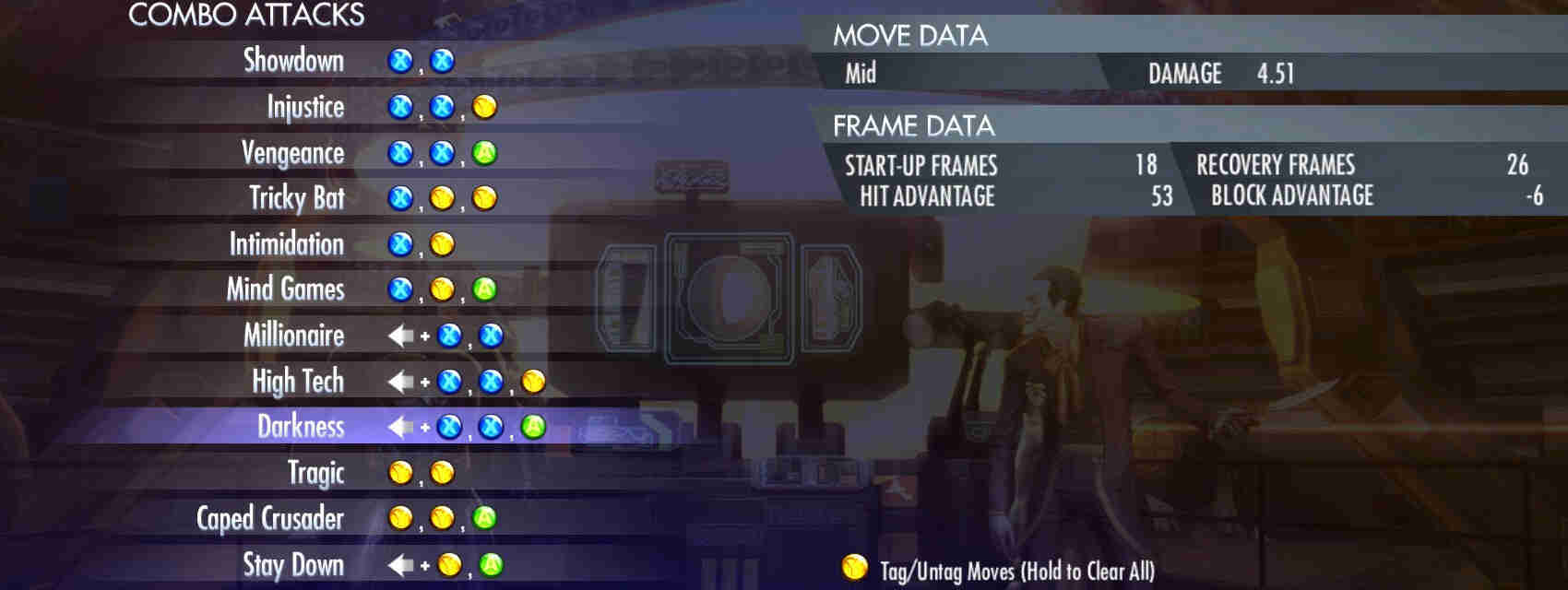
Task: Select the Mind Games combo
Action: point(285,289)
